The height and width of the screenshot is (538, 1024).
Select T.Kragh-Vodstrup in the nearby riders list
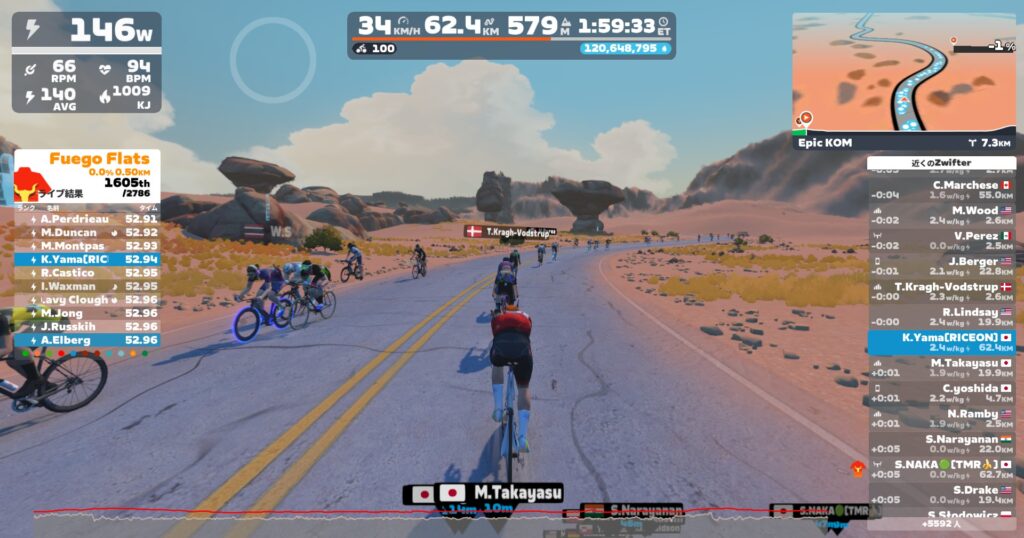pos(941,291)
